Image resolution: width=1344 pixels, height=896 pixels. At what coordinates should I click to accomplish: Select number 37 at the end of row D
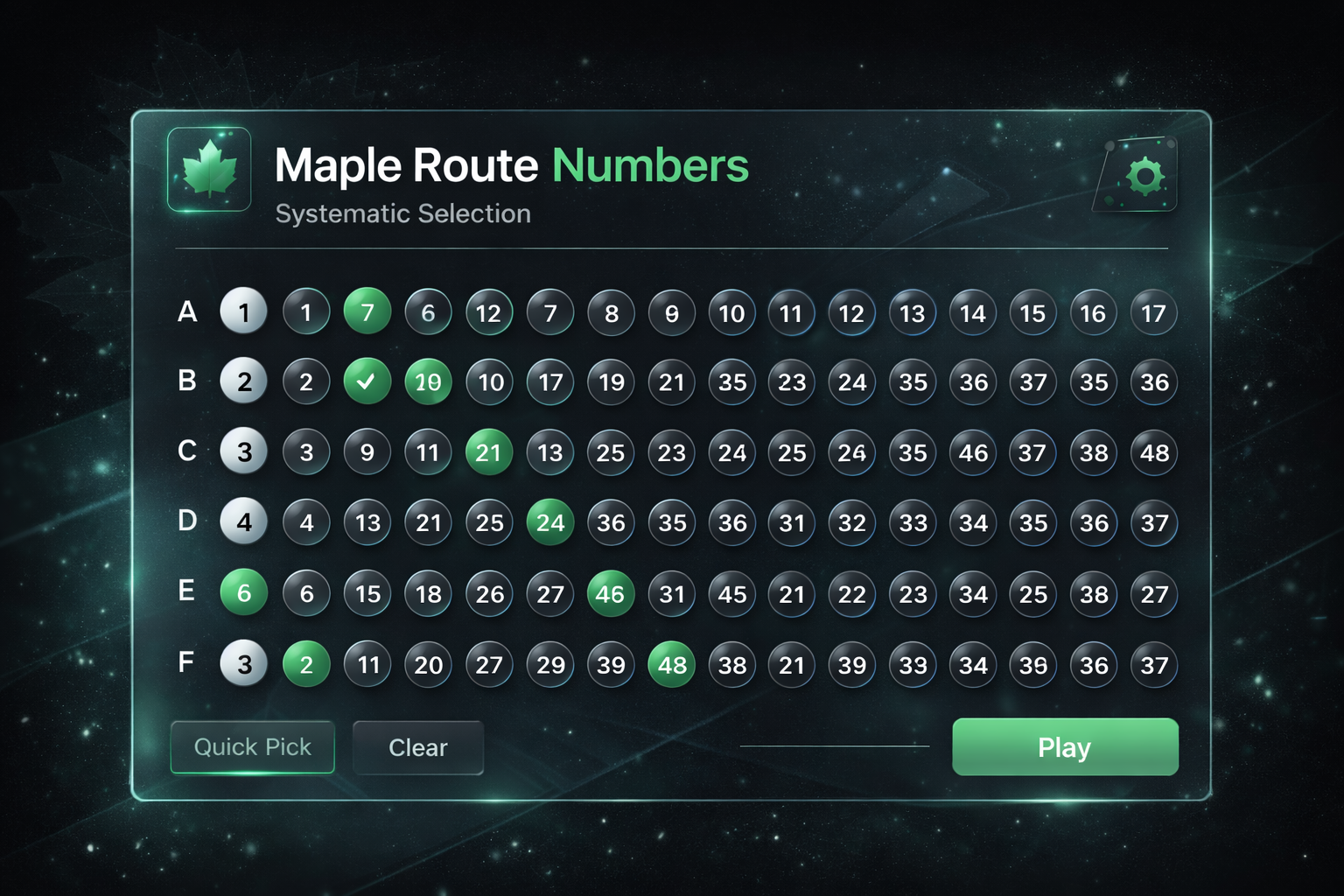click(x=1153, y=522)
